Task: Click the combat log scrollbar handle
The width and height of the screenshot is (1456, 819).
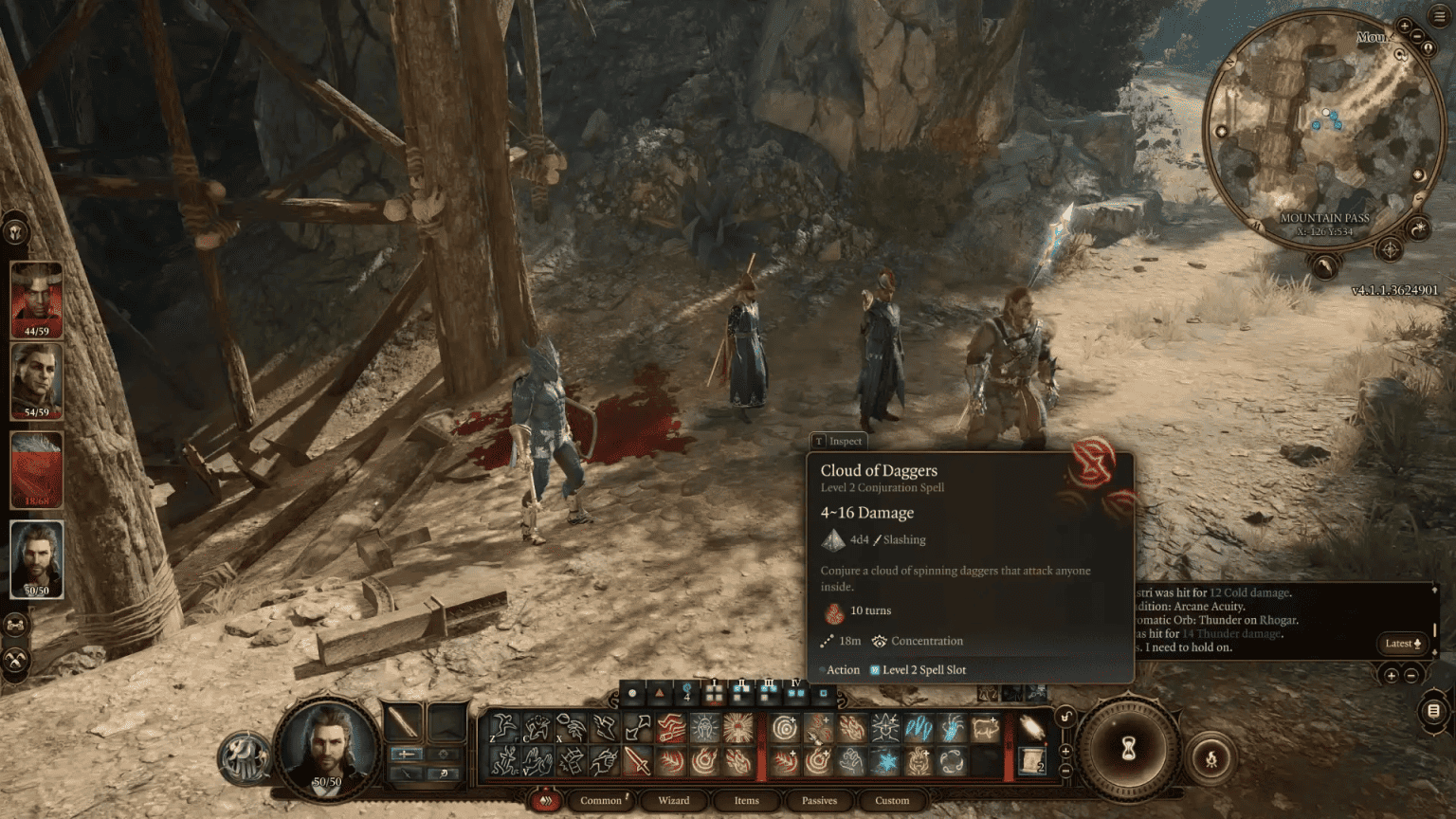Action: click(x=1435, y=630)
